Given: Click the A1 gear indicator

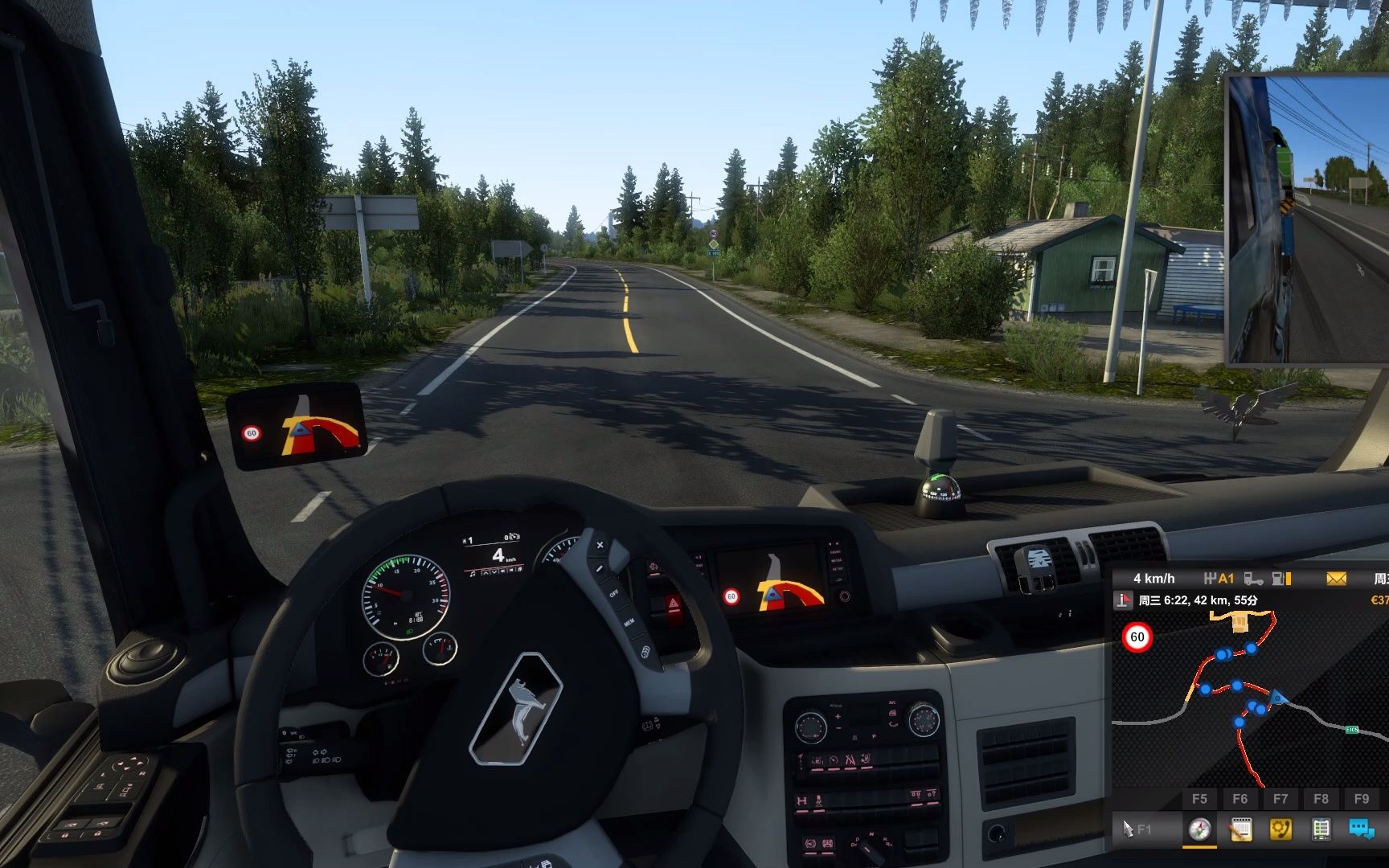Looking at the screenshot, I should 1219,579.
